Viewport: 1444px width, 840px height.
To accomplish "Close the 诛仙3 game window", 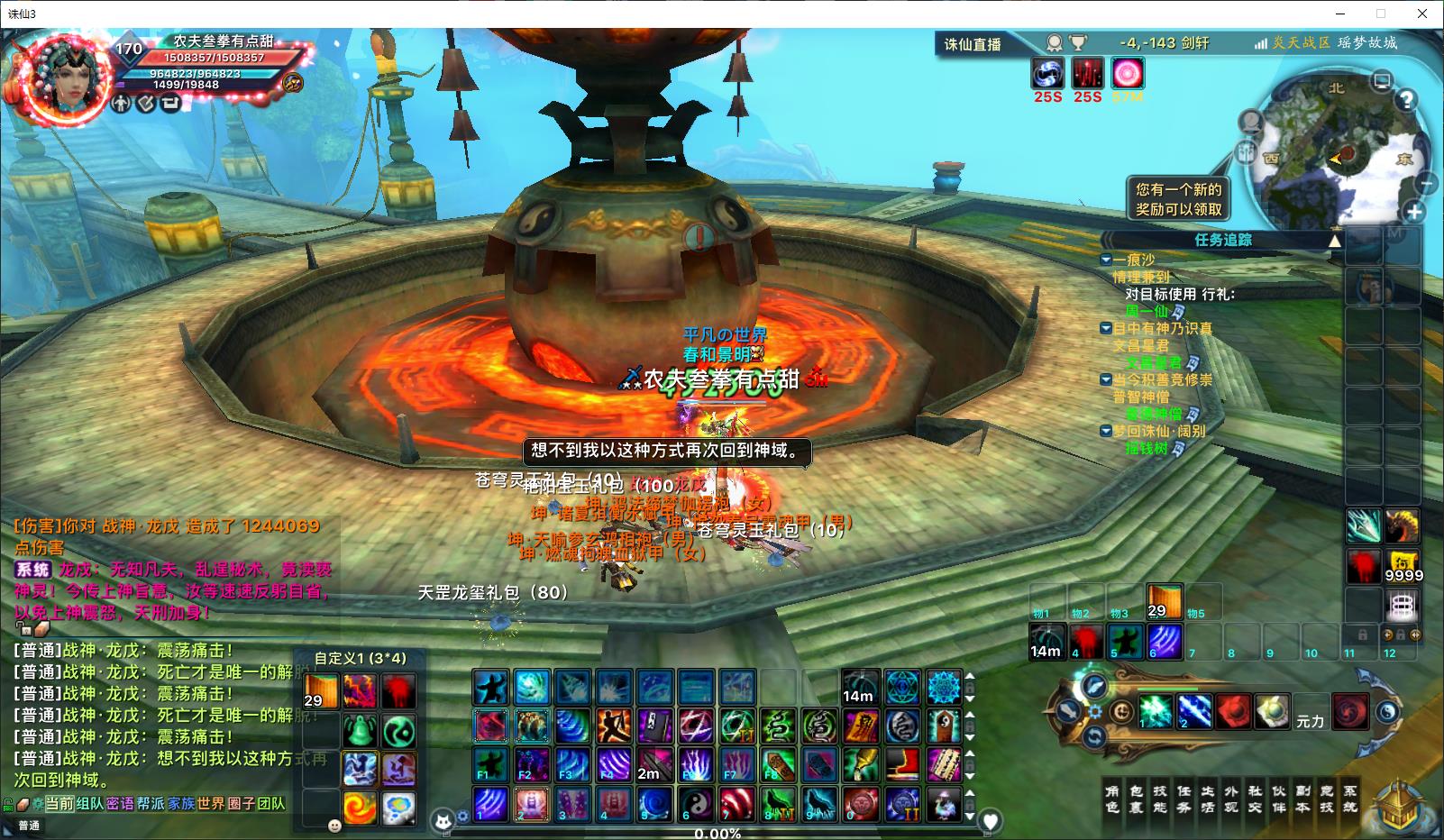I will [1422, 14].
